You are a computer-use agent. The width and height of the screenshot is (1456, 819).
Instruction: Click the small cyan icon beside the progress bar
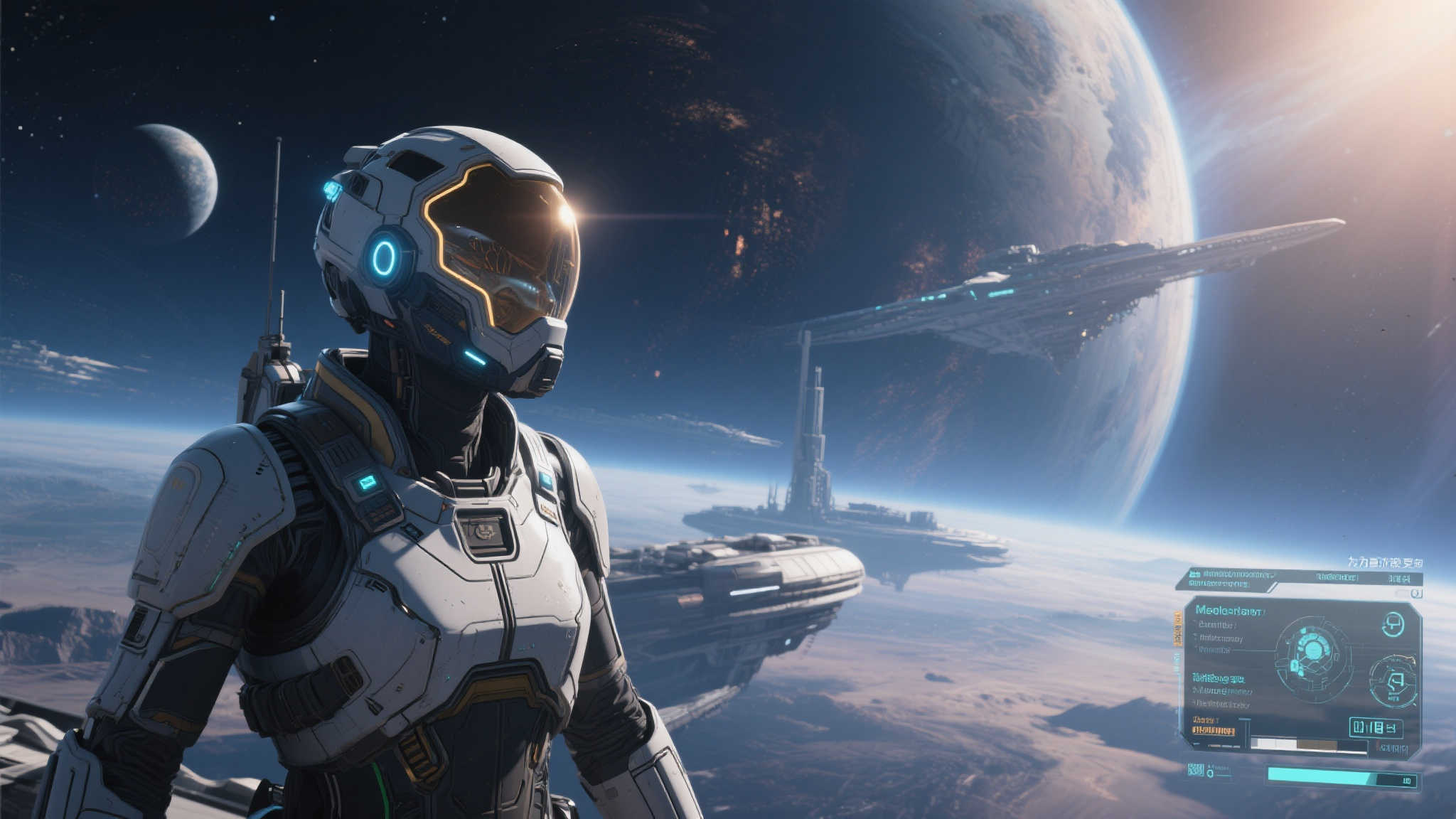(1196, 770)
